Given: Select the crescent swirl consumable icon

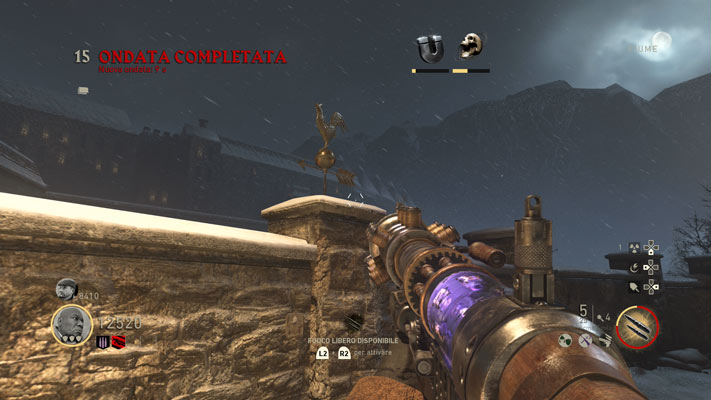Looking at the screenshot, I should [x=633, y=267].
